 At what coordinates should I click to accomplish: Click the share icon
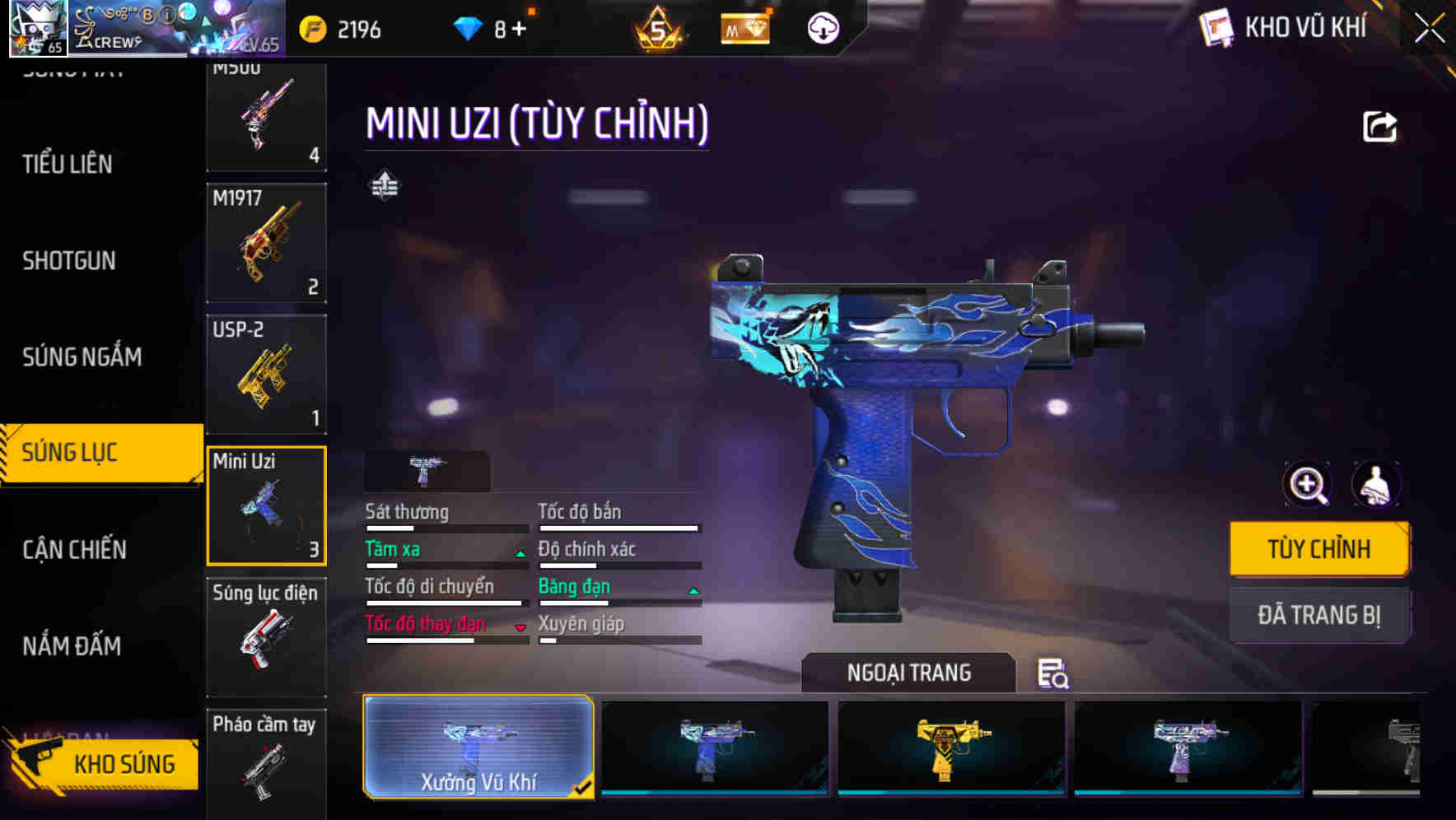[x=1379, y=127]
